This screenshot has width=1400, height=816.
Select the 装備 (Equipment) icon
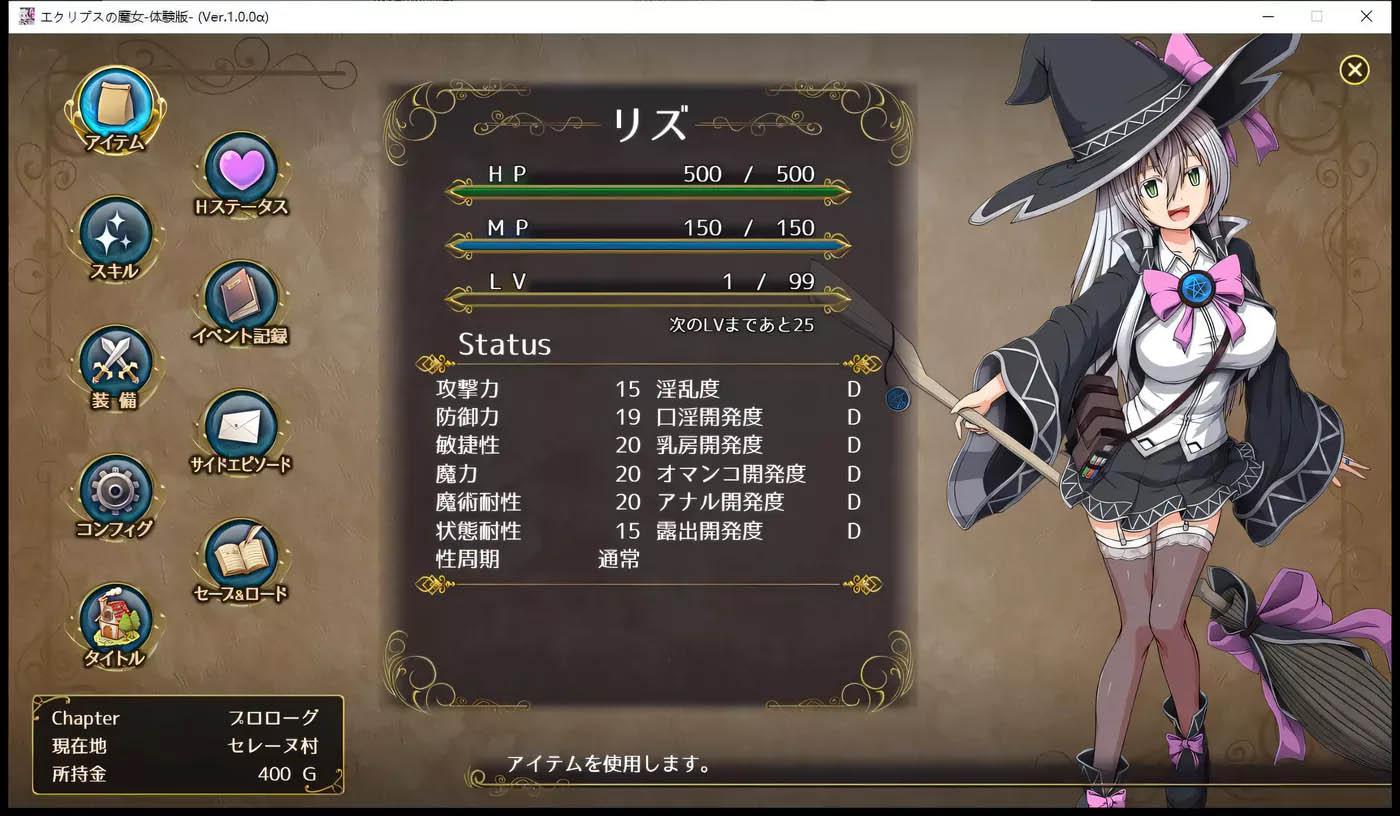114,363
